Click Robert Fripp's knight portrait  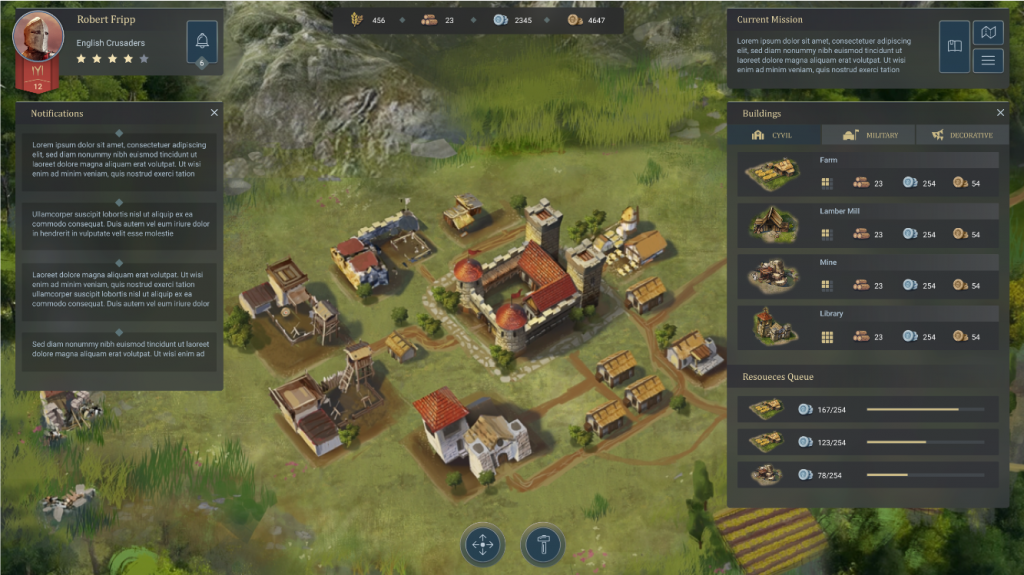[38, 37]
